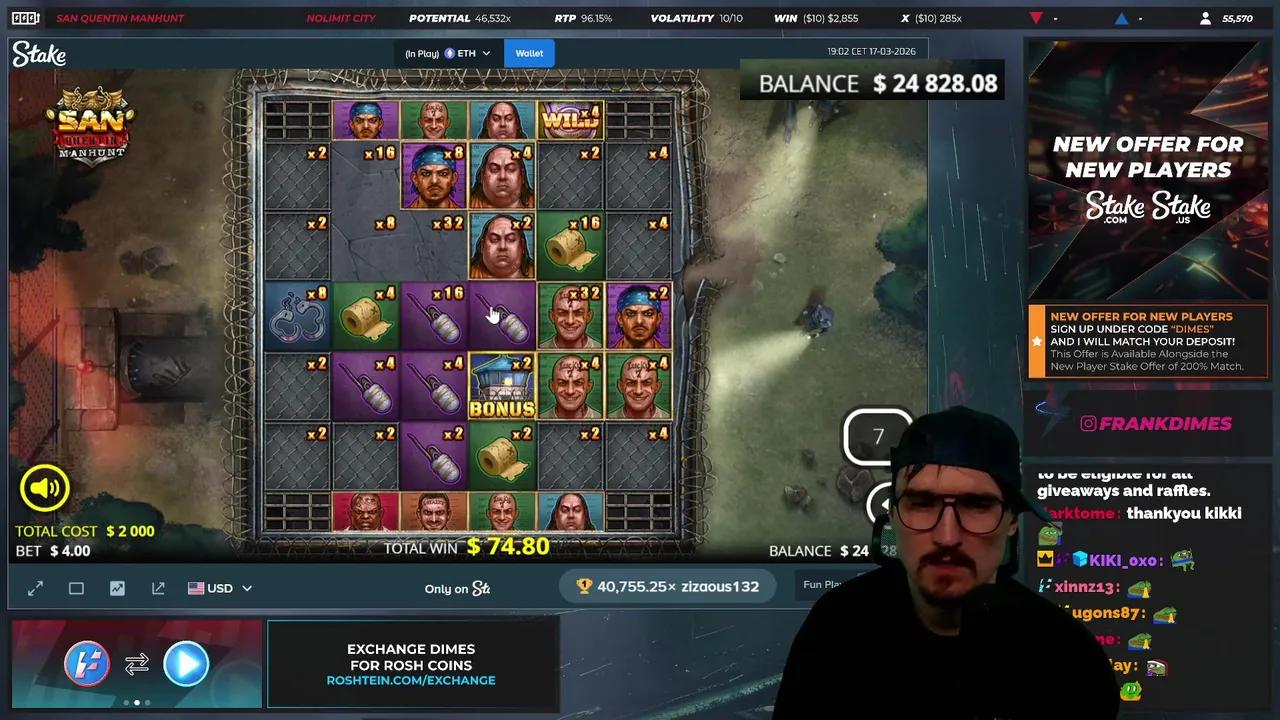Click the trophy icon next to 40,755.25x
1280x720 pixels.
(584, 587)
